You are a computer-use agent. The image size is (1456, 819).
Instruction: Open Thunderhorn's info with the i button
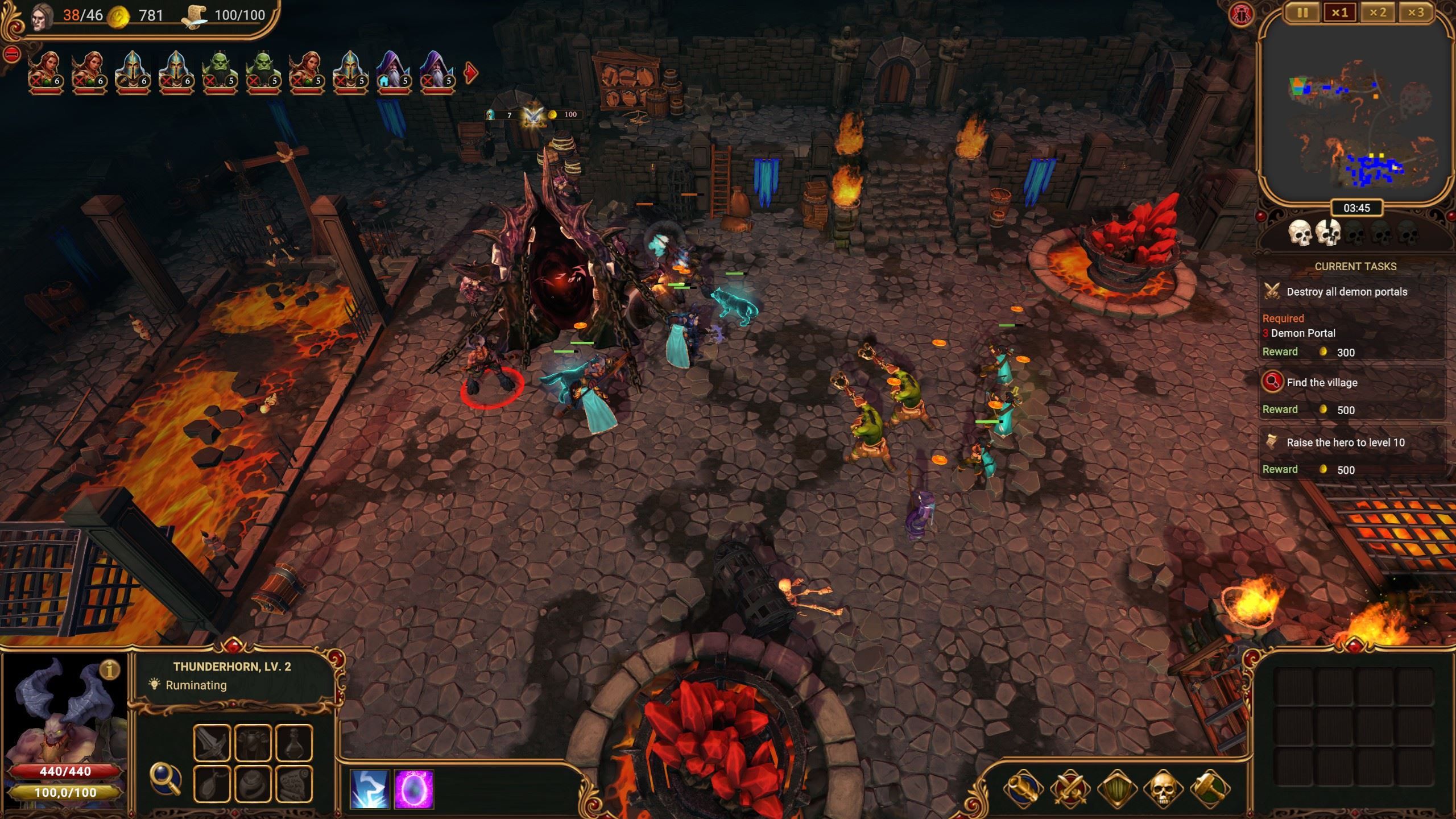110,670
